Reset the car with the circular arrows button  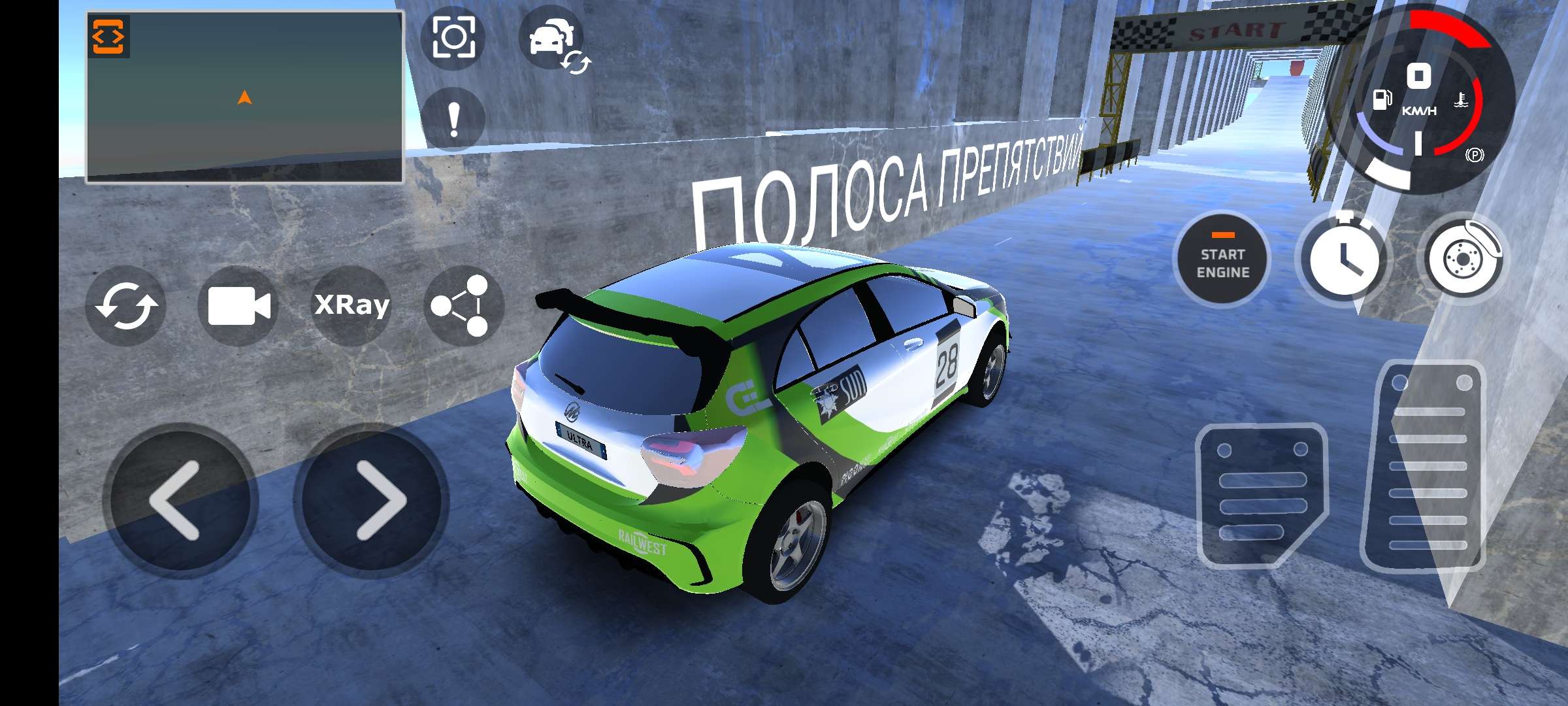tap(126, 305)
